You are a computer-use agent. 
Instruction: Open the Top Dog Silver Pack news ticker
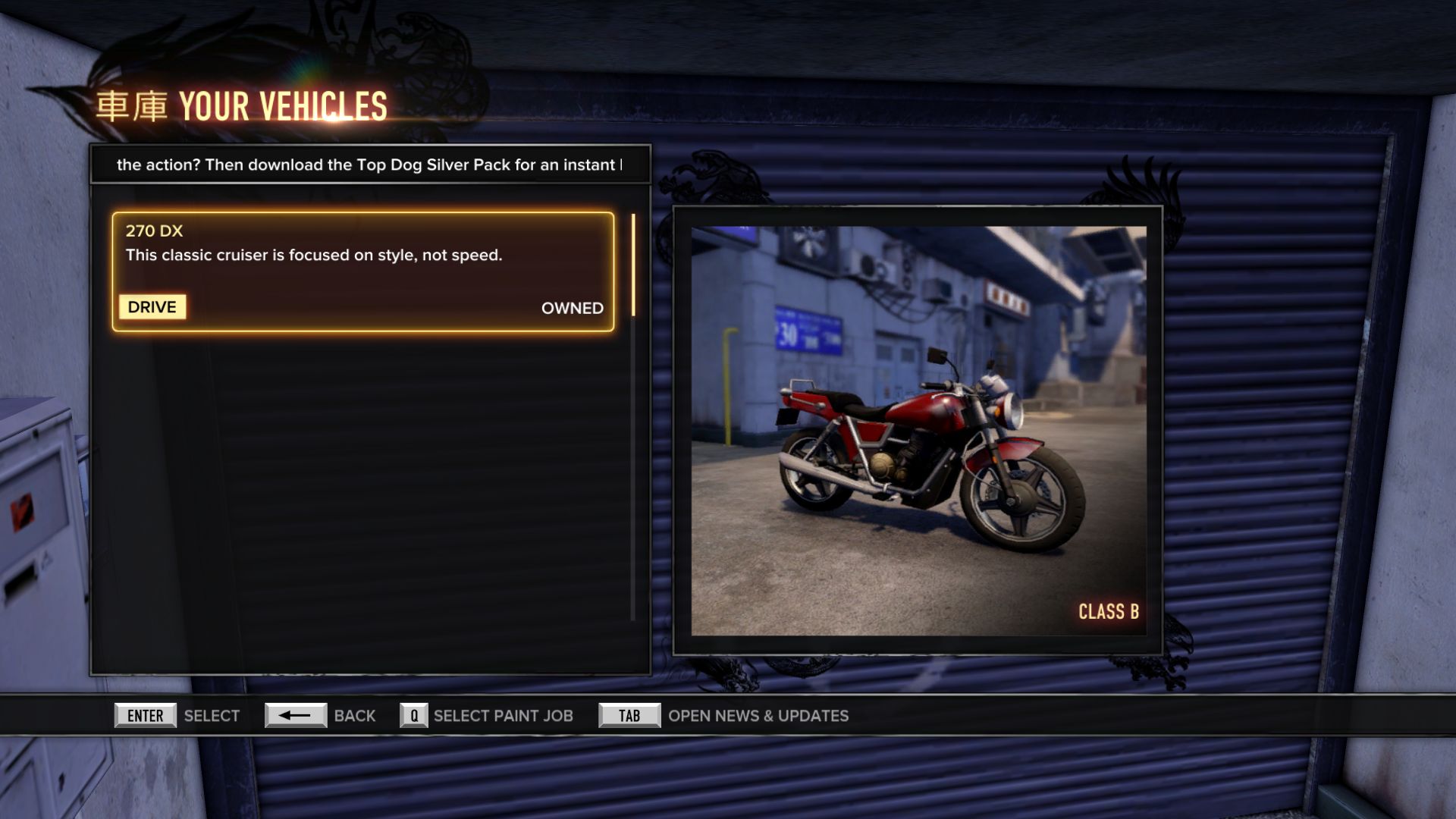pyautogui.click(x=369, y=165)
